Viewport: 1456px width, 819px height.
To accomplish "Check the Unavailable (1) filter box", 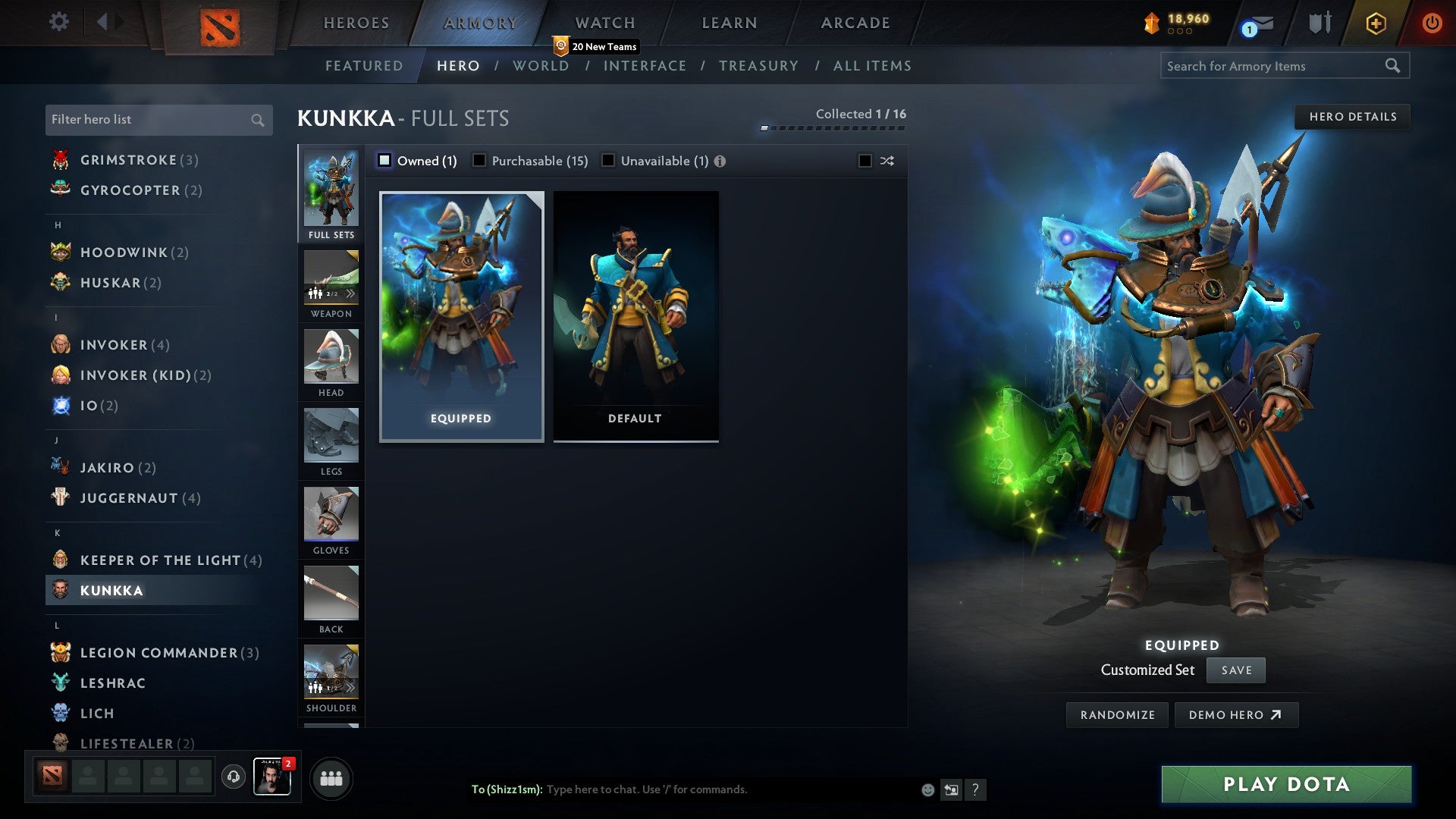I will click(x=607, y=161).
